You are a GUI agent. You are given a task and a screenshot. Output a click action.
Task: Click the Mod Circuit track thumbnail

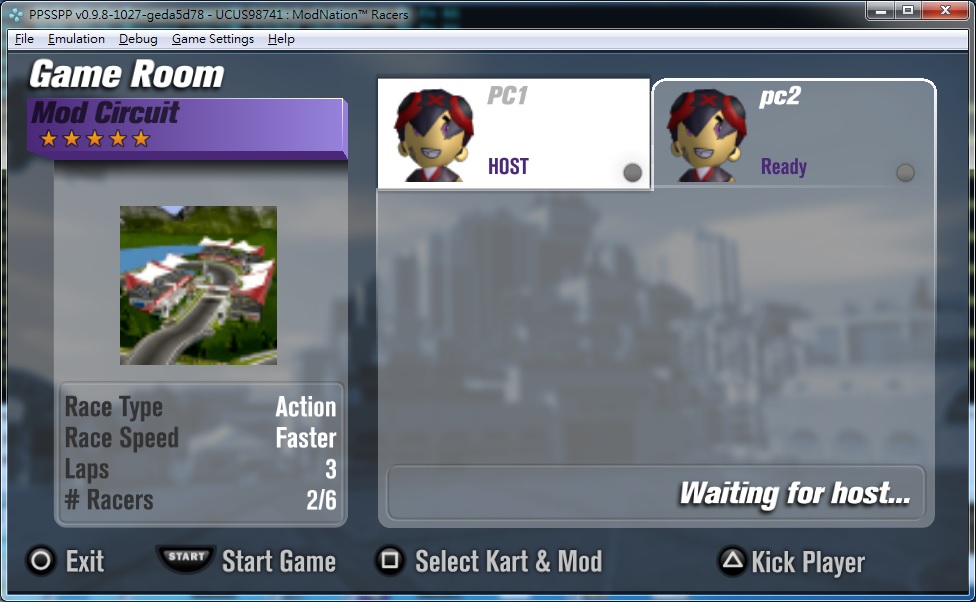(x=198, y=285)
